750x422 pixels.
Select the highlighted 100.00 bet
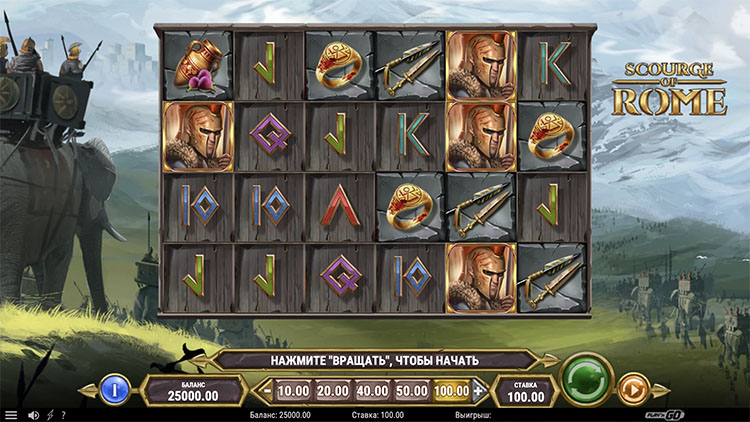point(451,390)
